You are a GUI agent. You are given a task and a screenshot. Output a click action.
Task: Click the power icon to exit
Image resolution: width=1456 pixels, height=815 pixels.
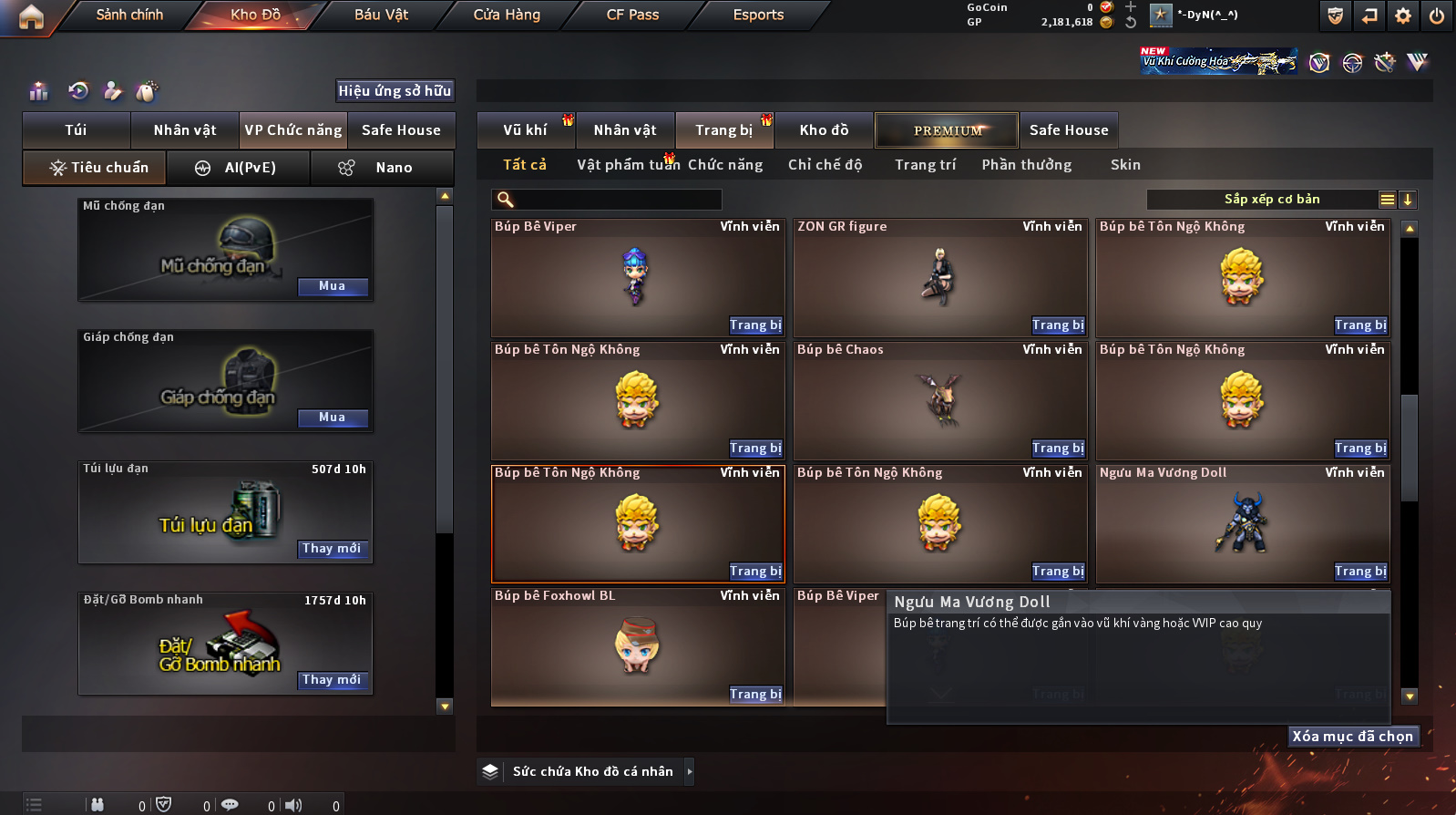[x=1436, y=15]
